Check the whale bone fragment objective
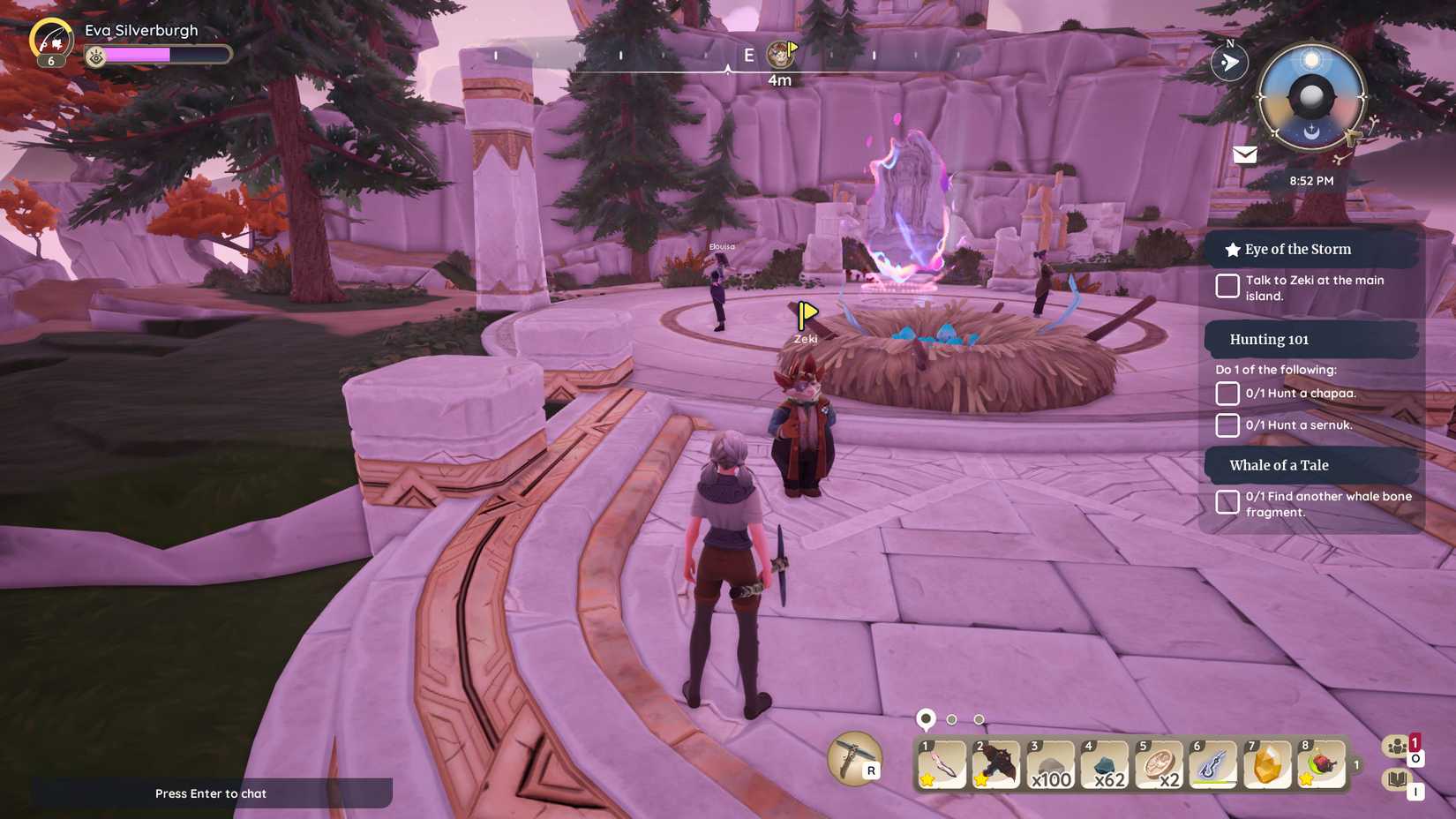 pos(1227,501)
